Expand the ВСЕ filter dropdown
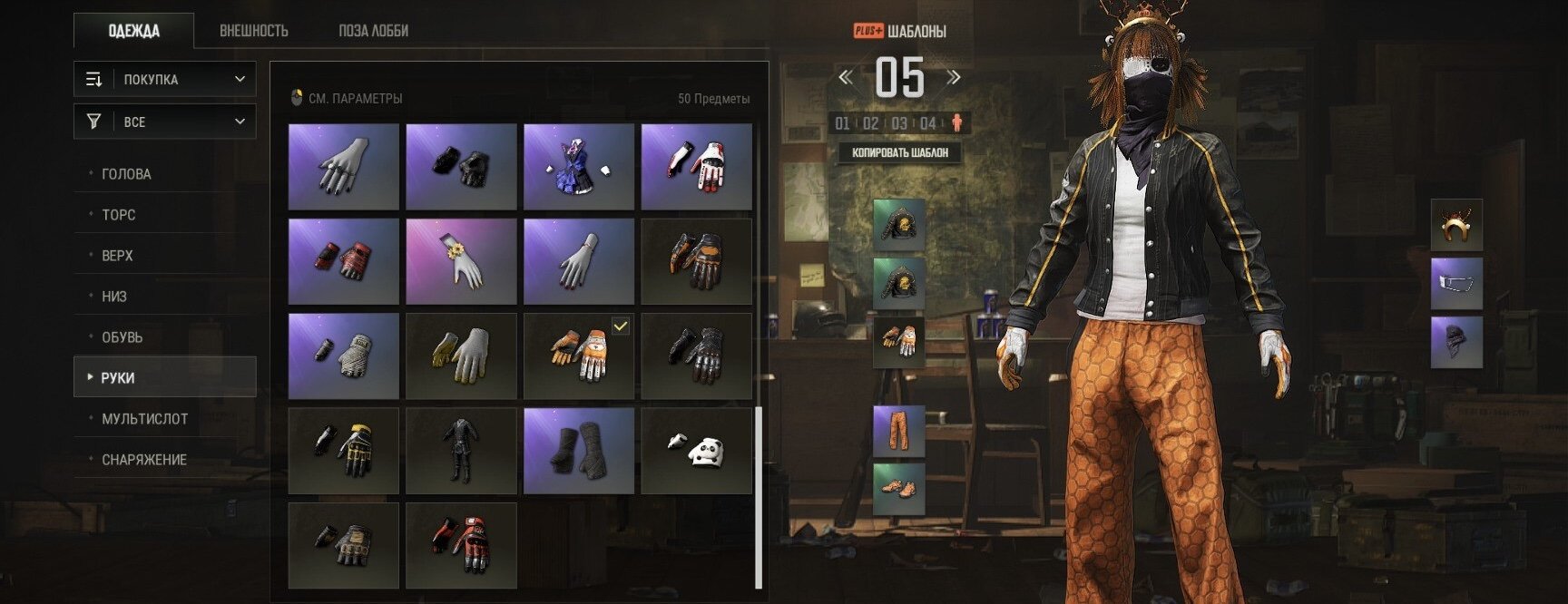This screenshot has width=1568, height=604. click(165, 122)
